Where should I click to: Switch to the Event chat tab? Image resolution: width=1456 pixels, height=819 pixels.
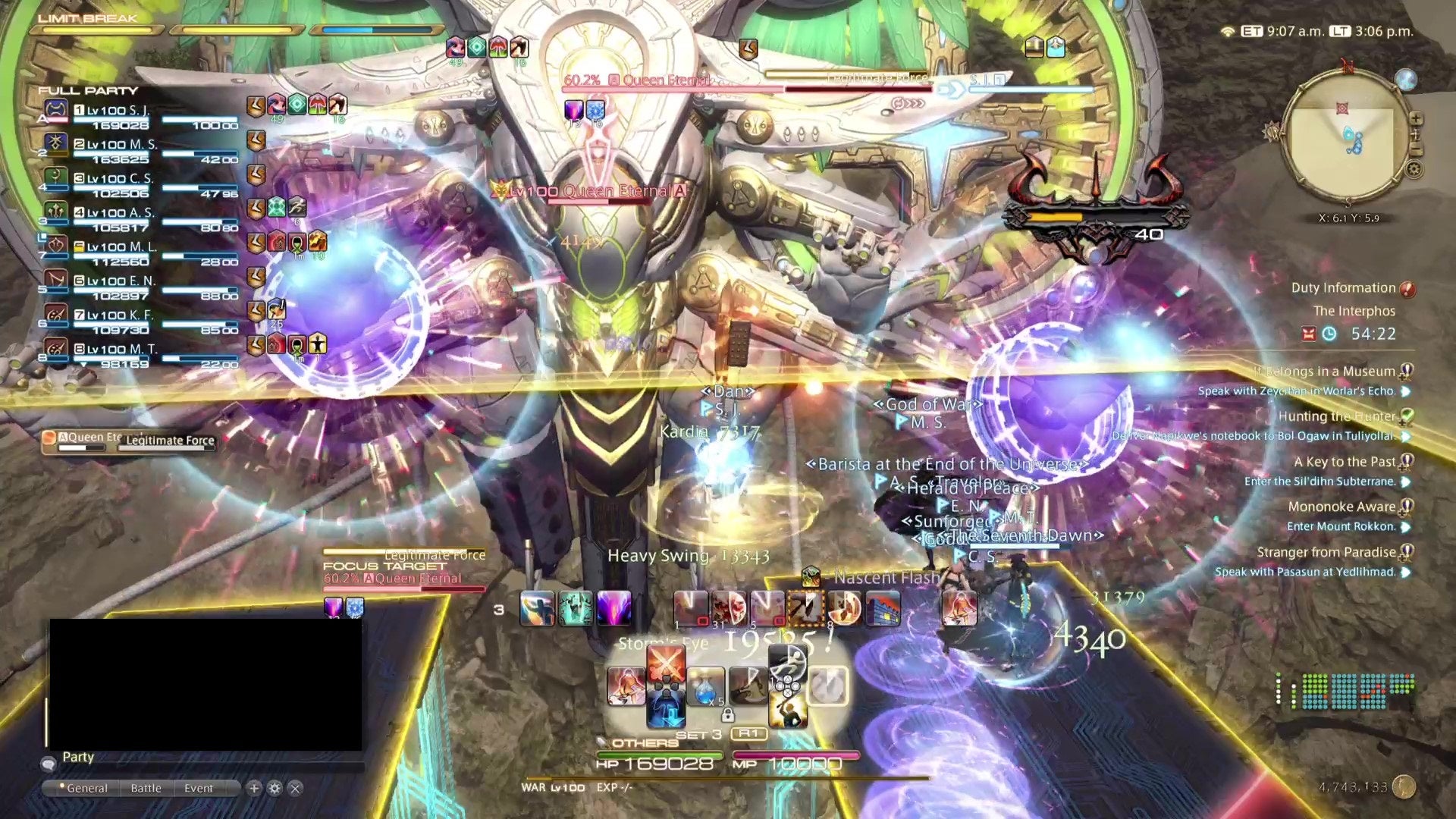[199, 787]
